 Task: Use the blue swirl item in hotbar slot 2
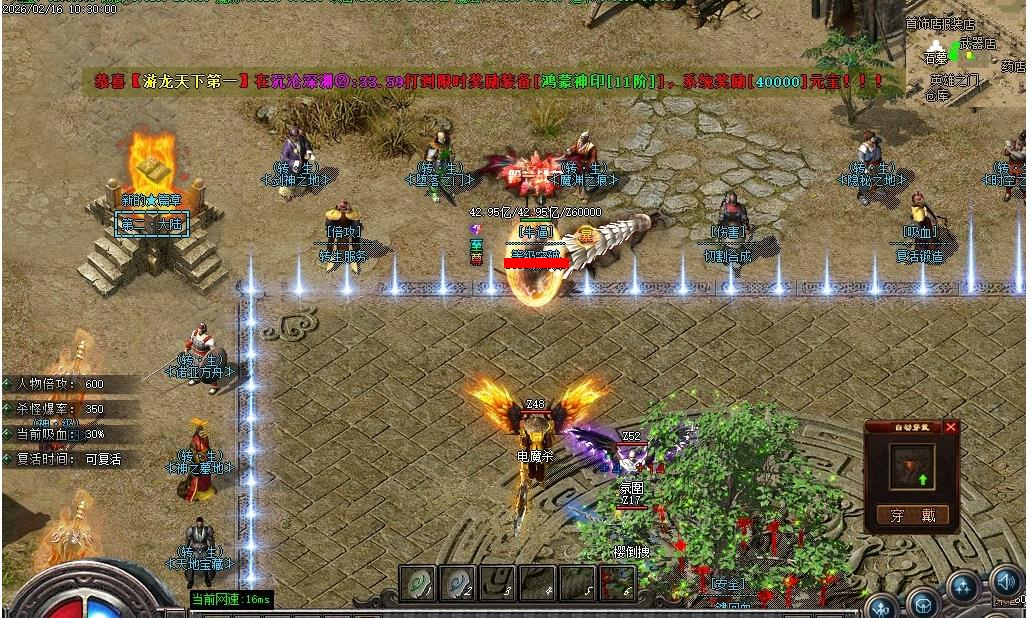coord(457,582)
